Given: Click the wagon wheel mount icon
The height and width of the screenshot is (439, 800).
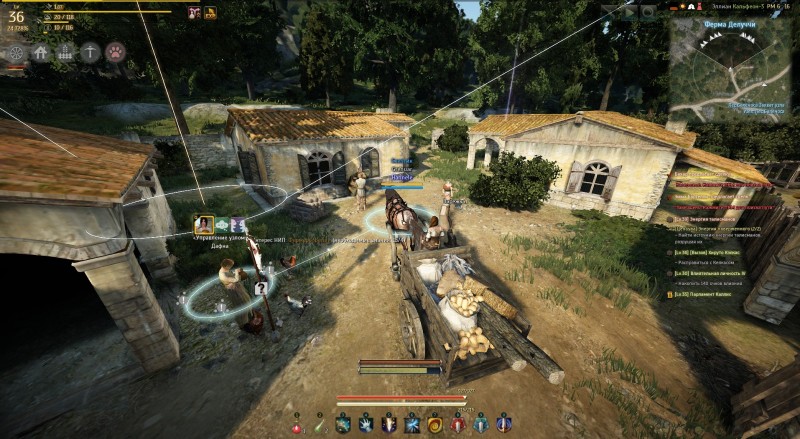Looking at the screenshot, I should pyautogui.click(x=16, y=52).
